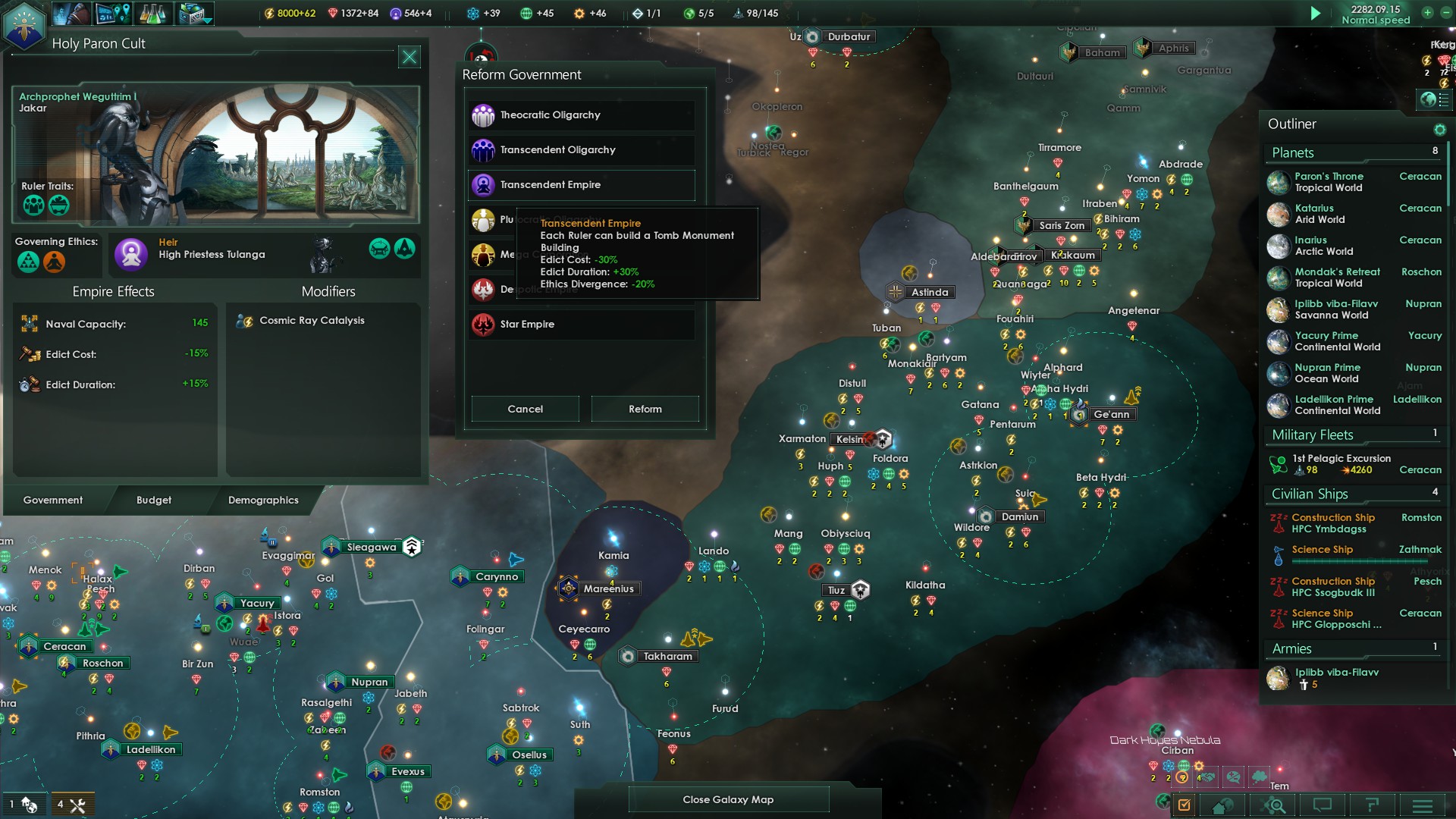This screenshot has height=819, width=1456.
Task: Pick the Star Empire government option
Action: click(581, 325)
